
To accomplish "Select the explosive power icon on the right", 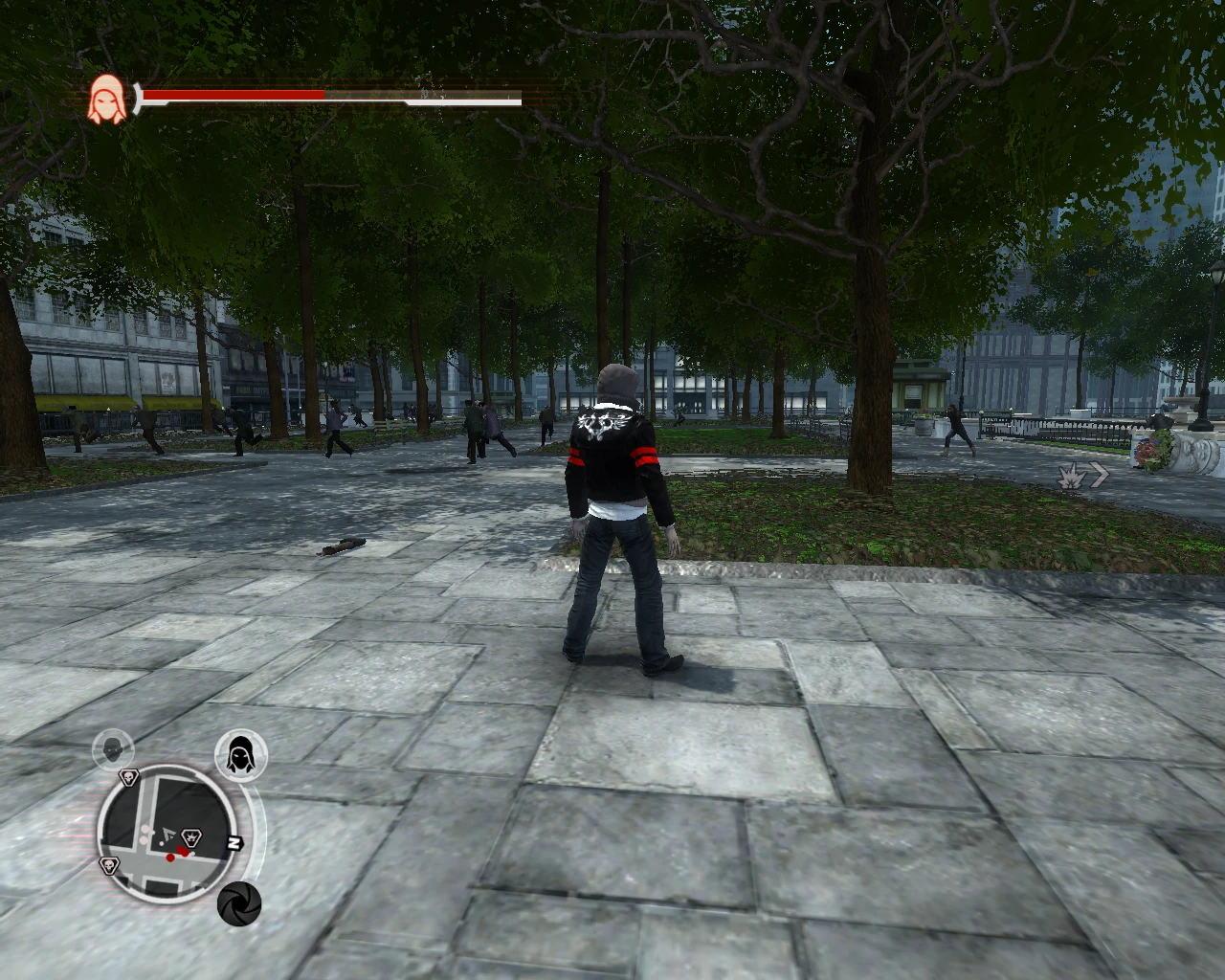I will pos(1072,476).
